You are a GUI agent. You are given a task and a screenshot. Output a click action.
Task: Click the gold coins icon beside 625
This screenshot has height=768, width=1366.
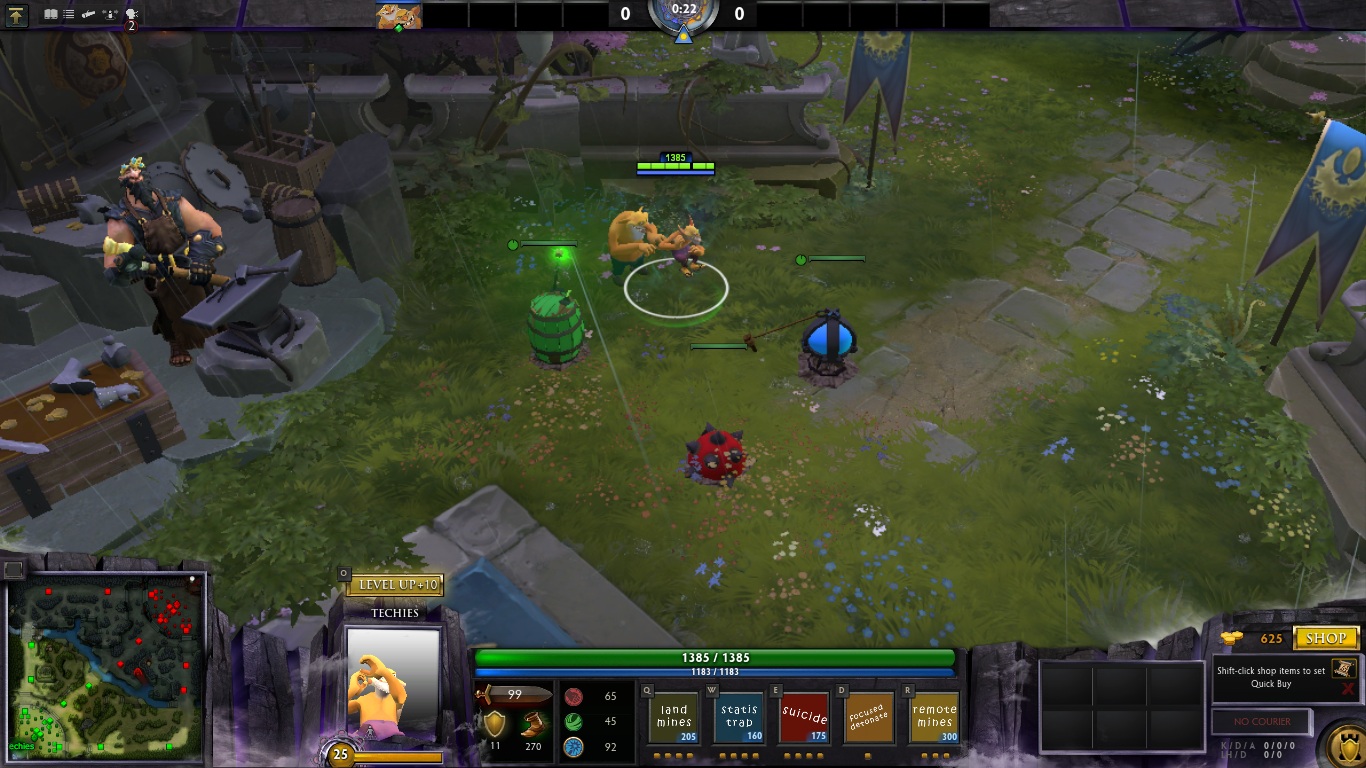point(1232,638)
